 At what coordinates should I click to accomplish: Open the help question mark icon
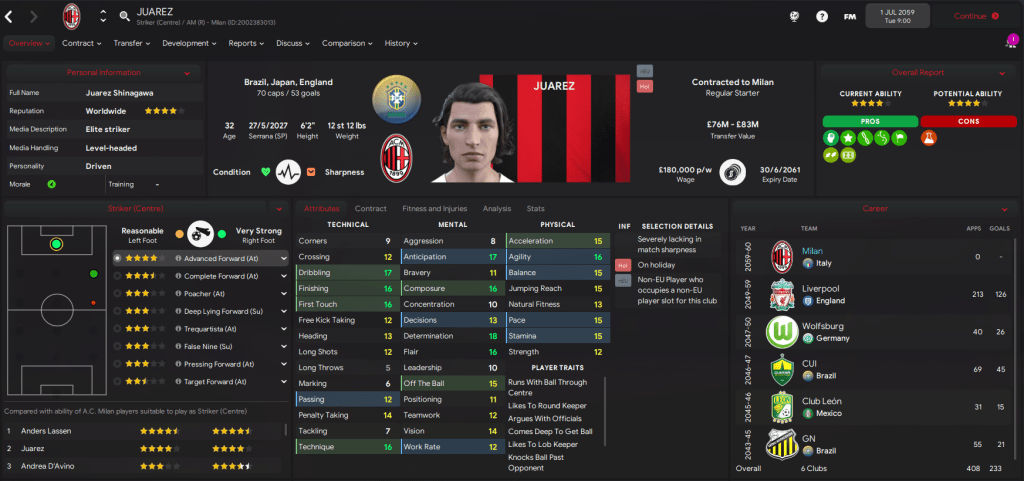pos(822,16)
